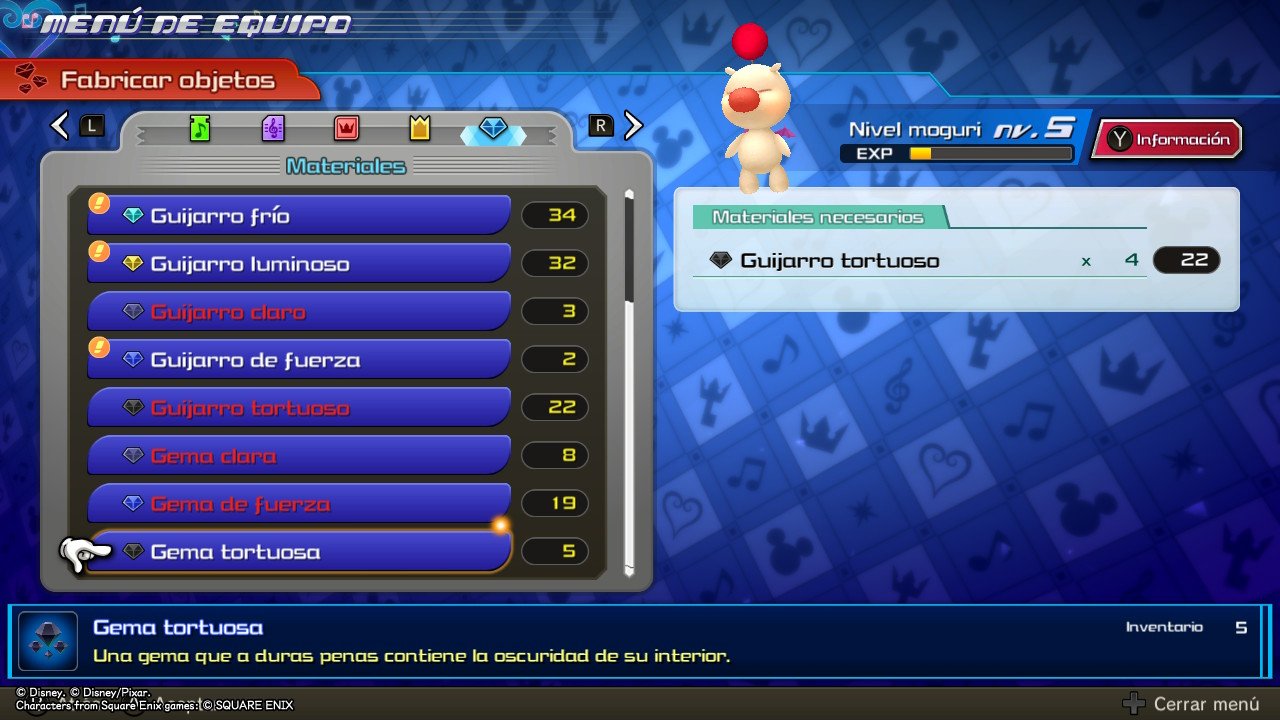
Task: Click the materials list scrollbar
Action: click(x=629, y=380)
